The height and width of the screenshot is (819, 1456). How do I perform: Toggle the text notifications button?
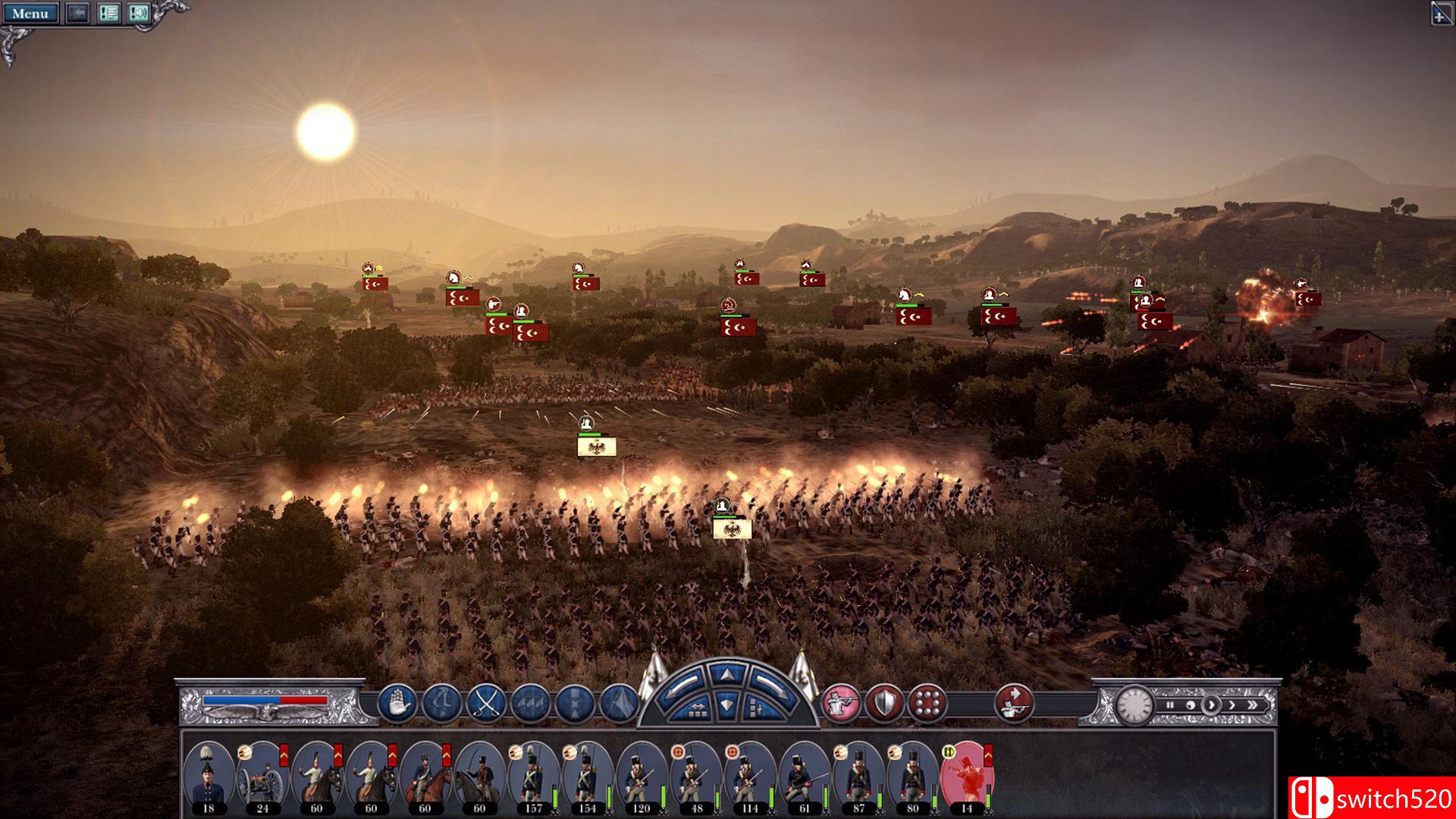109,14
